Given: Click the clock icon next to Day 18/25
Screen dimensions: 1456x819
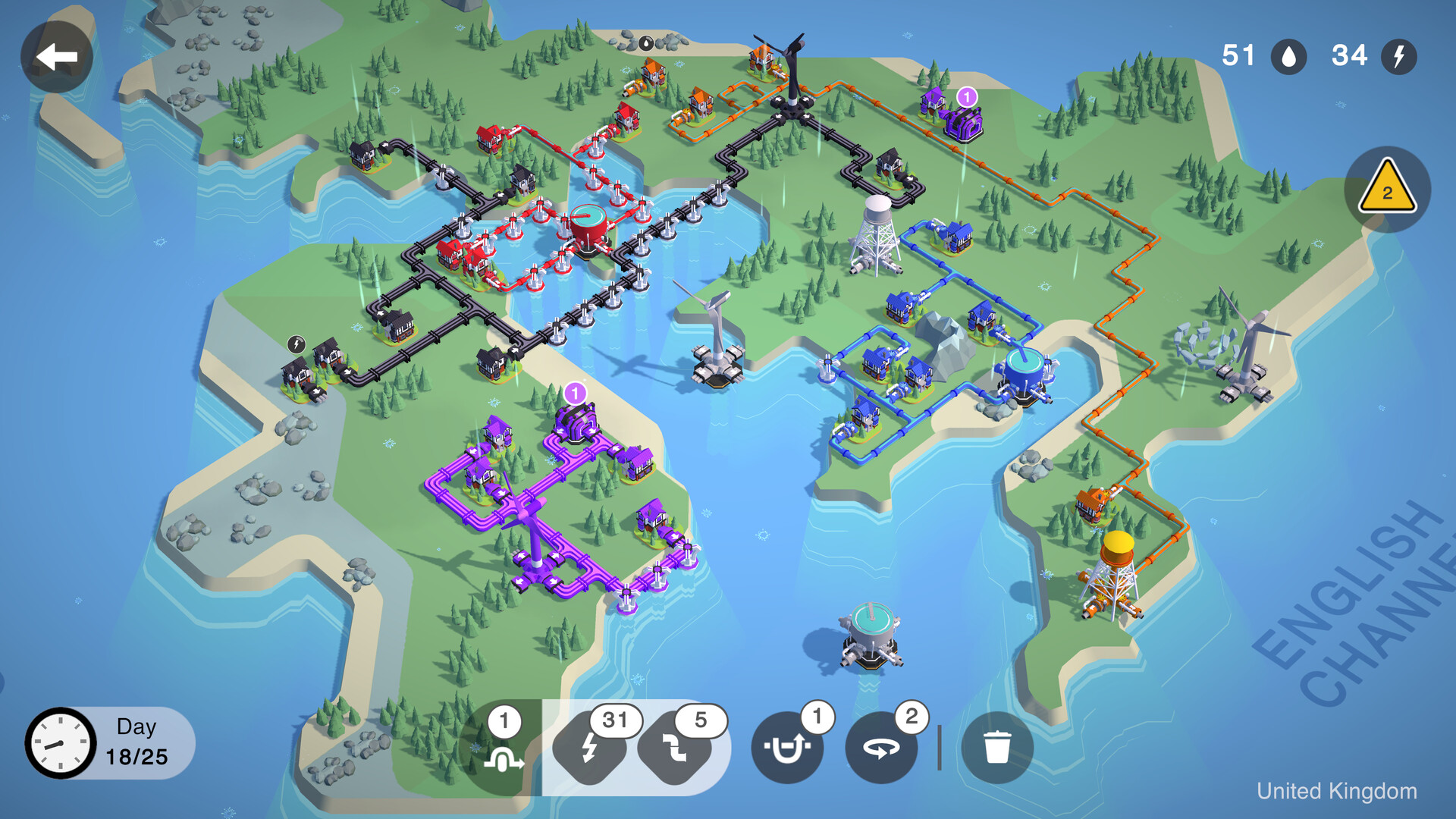Looking at the screenshot, I should pos(59,743).
